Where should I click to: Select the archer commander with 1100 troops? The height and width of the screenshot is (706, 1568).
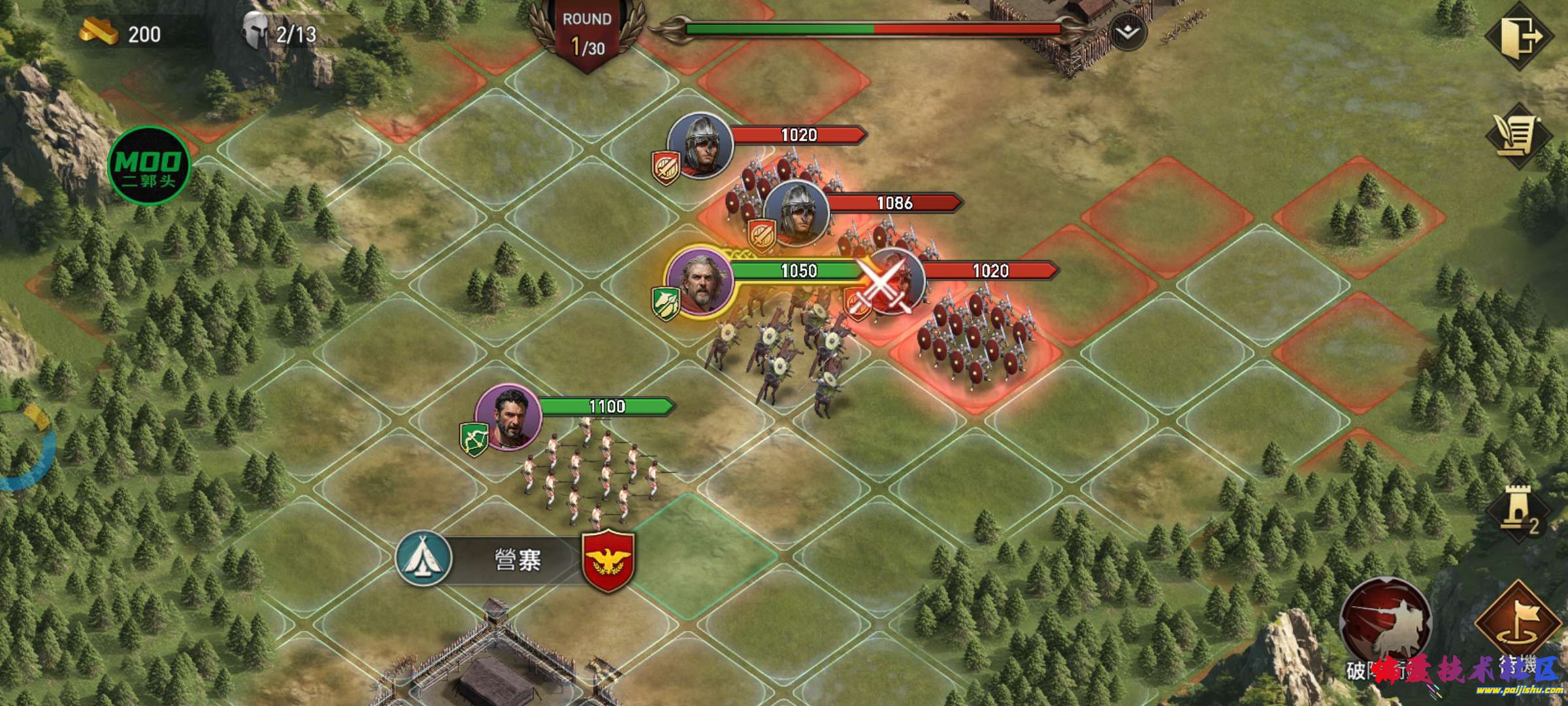[508, 418]
